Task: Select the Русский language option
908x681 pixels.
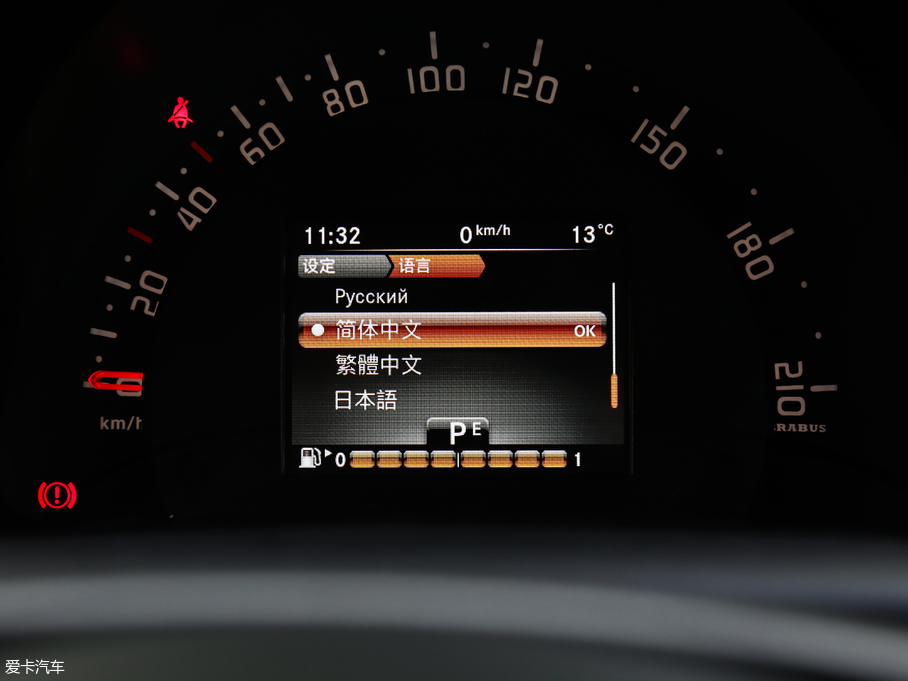Action: coord(371,297)
